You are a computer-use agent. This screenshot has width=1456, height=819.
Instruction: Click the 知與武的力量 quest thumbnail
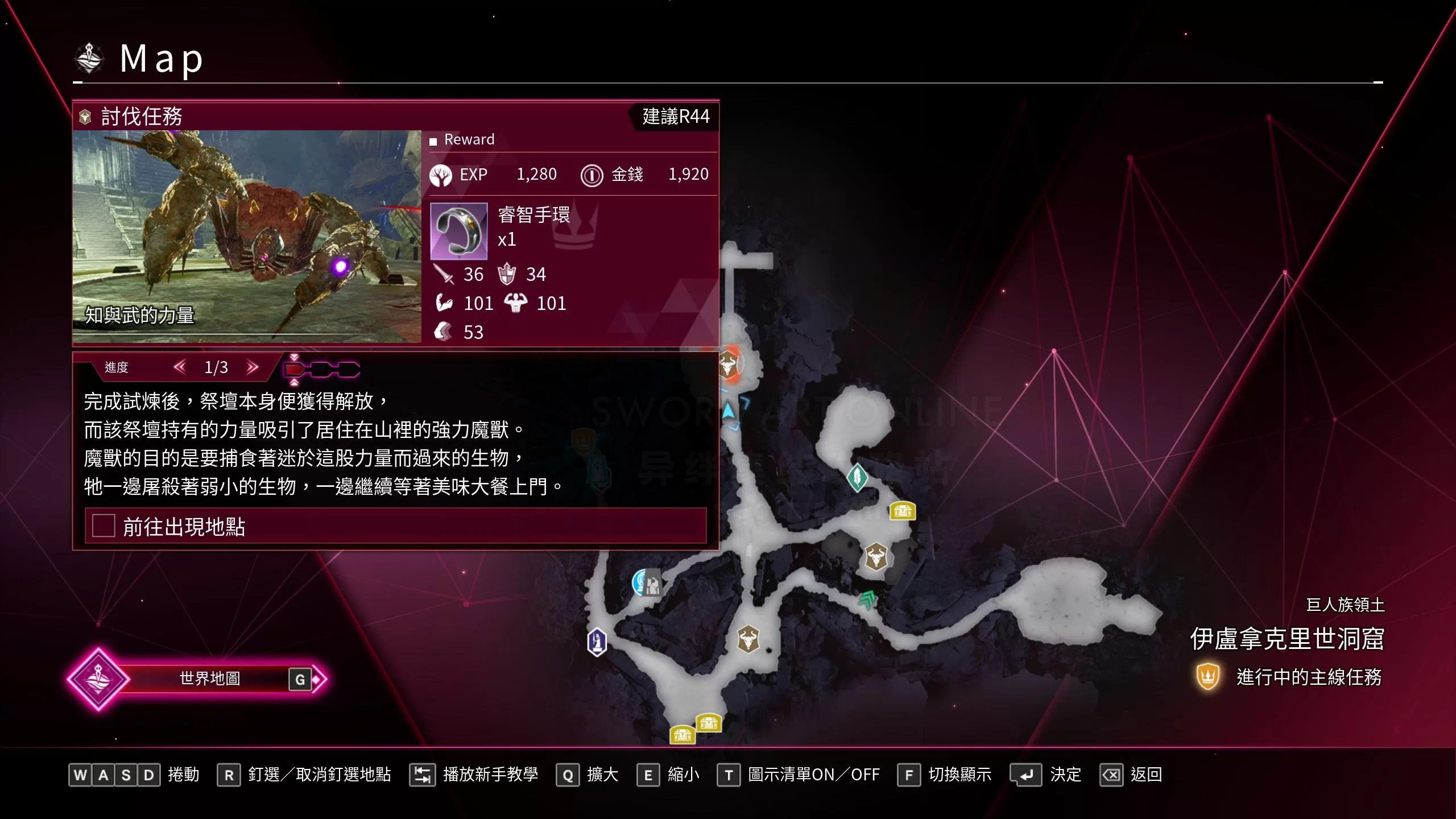pos(247,236)
